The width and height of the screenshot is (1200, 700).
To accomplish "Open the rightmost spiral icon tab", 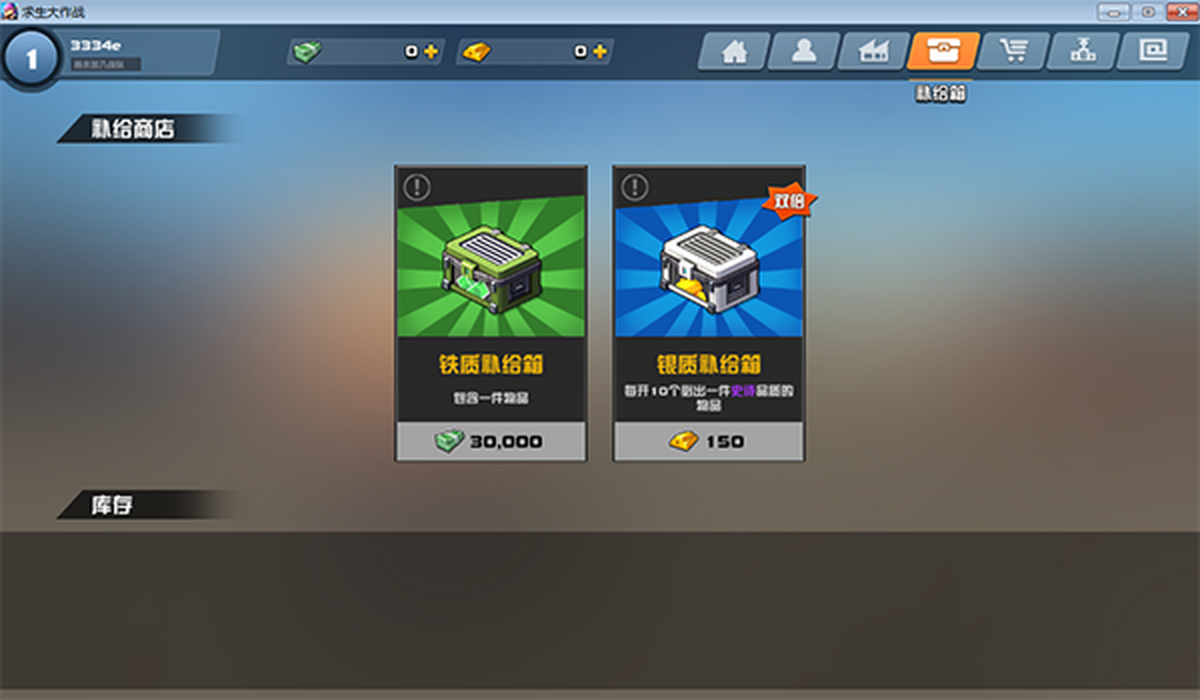I will pos(1153,52).
